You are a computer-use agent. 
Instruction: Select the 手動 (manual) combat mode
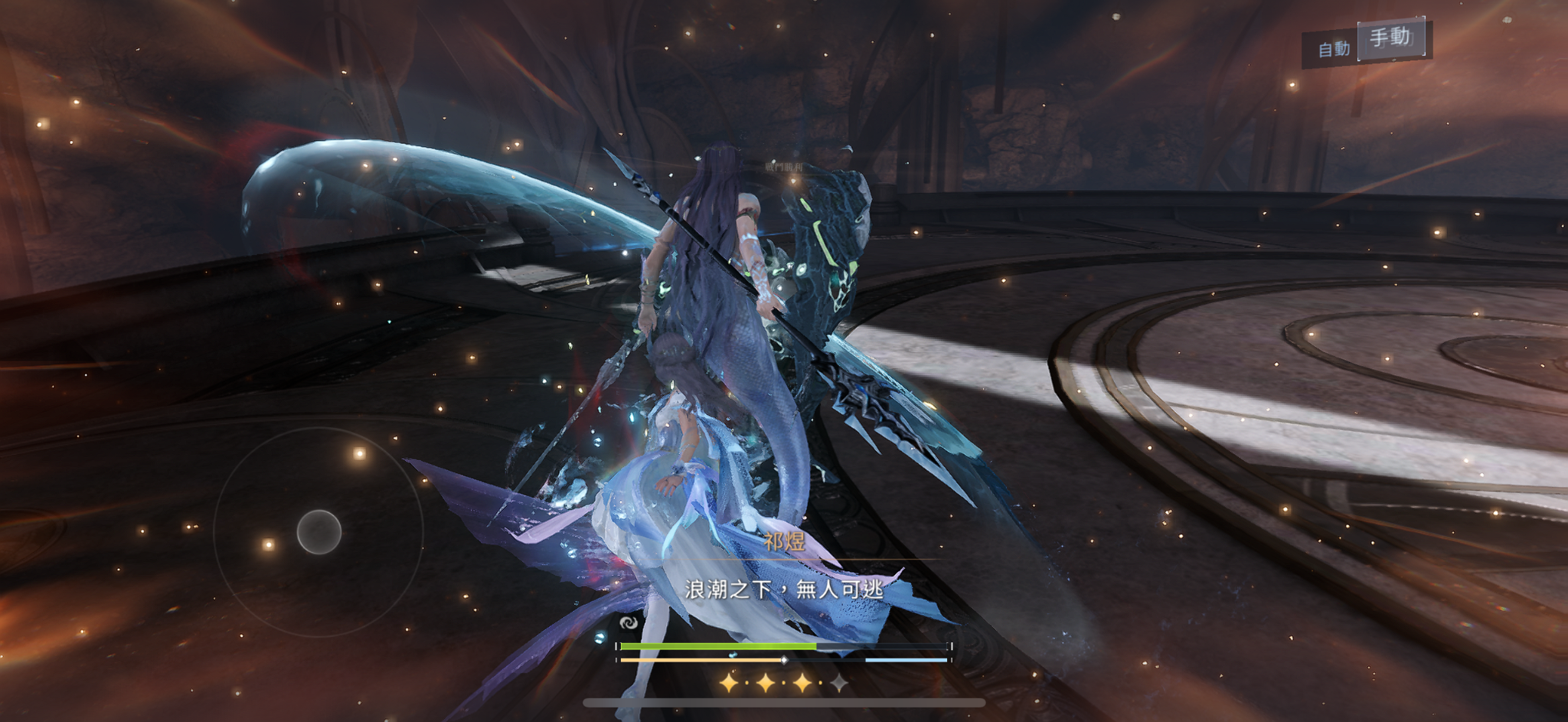point(1390,38)
